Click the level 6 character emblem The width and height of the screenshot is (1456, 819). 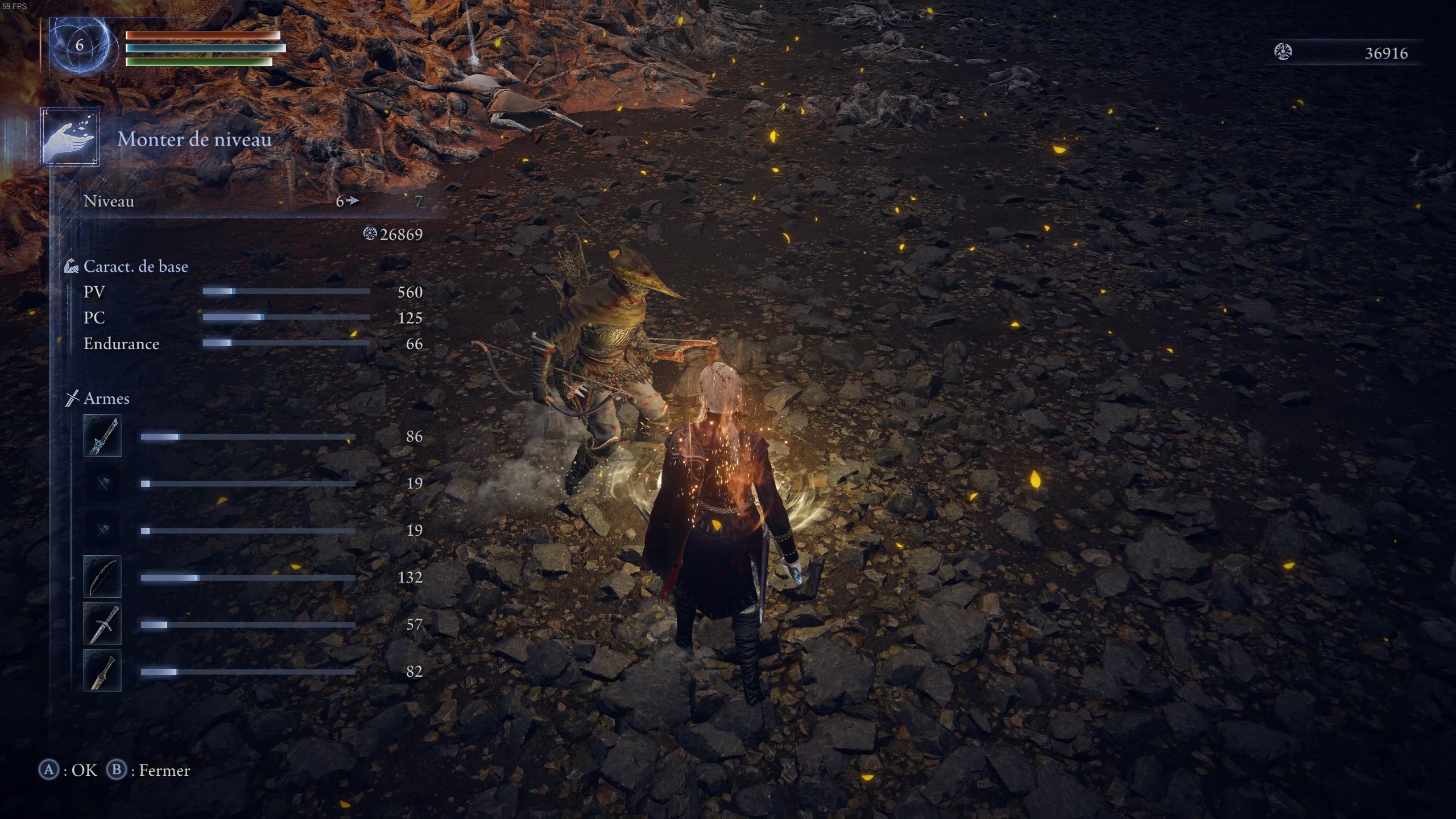(x=80, y=45)
